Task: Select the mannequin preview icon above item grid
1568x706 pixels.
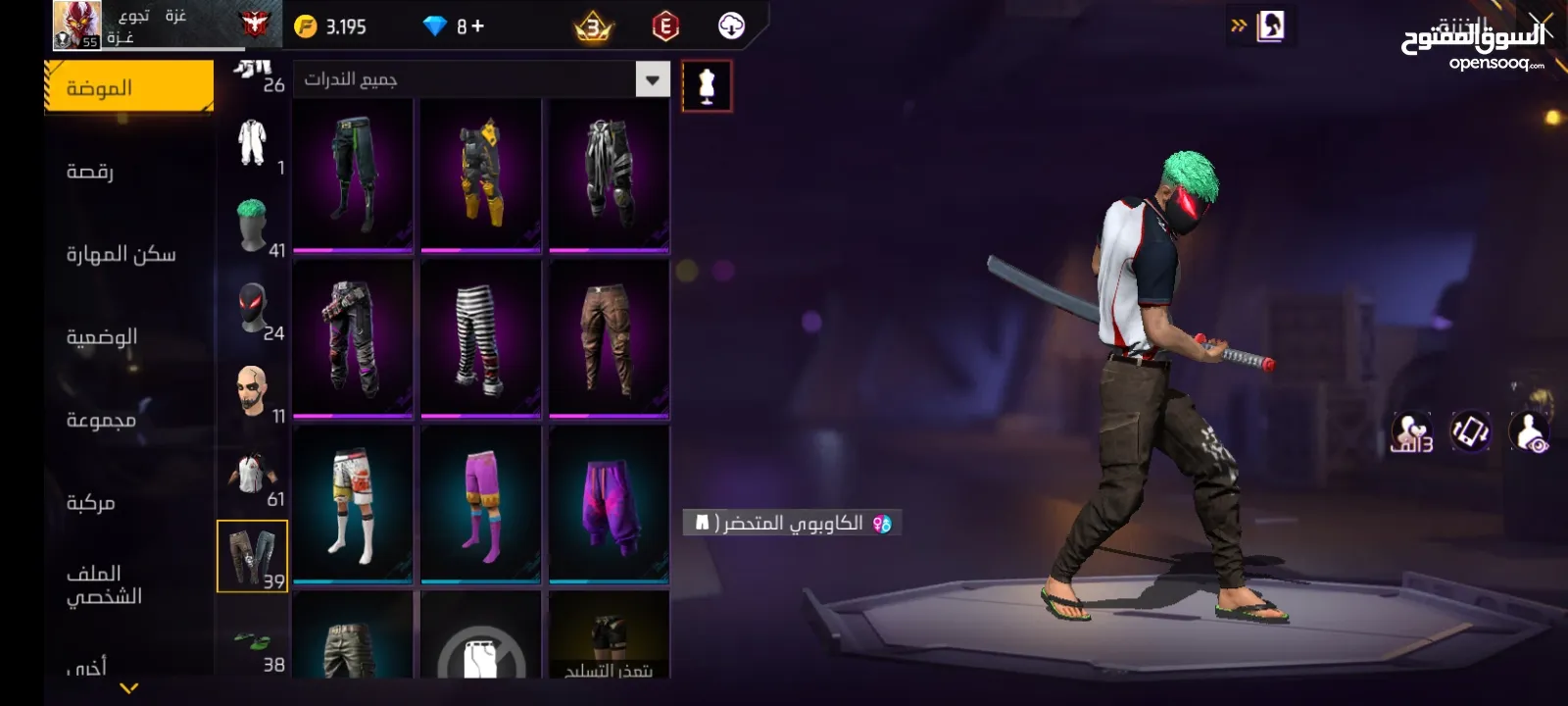Action: (707, 85)
